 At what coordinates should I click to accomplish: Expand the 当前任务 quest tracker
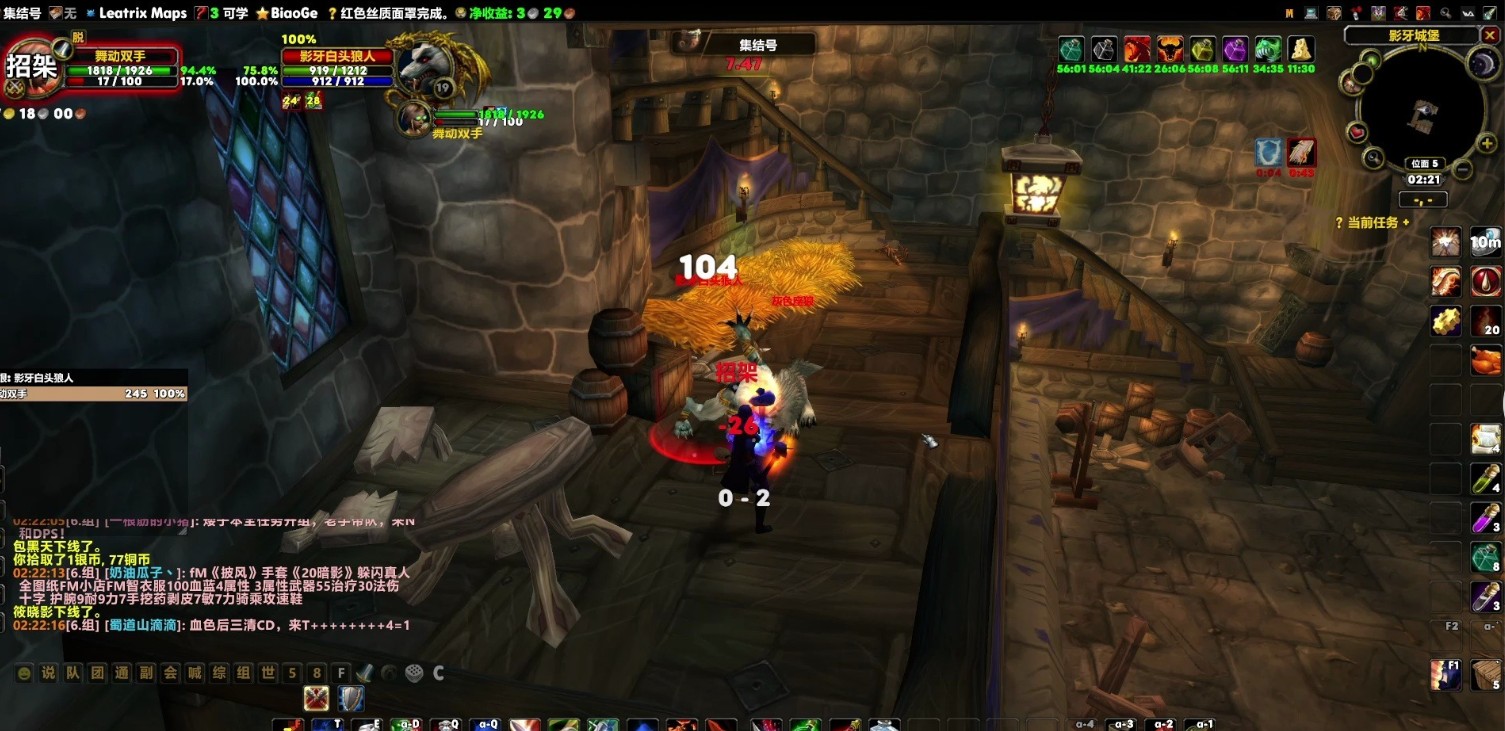click(1406, 223)
